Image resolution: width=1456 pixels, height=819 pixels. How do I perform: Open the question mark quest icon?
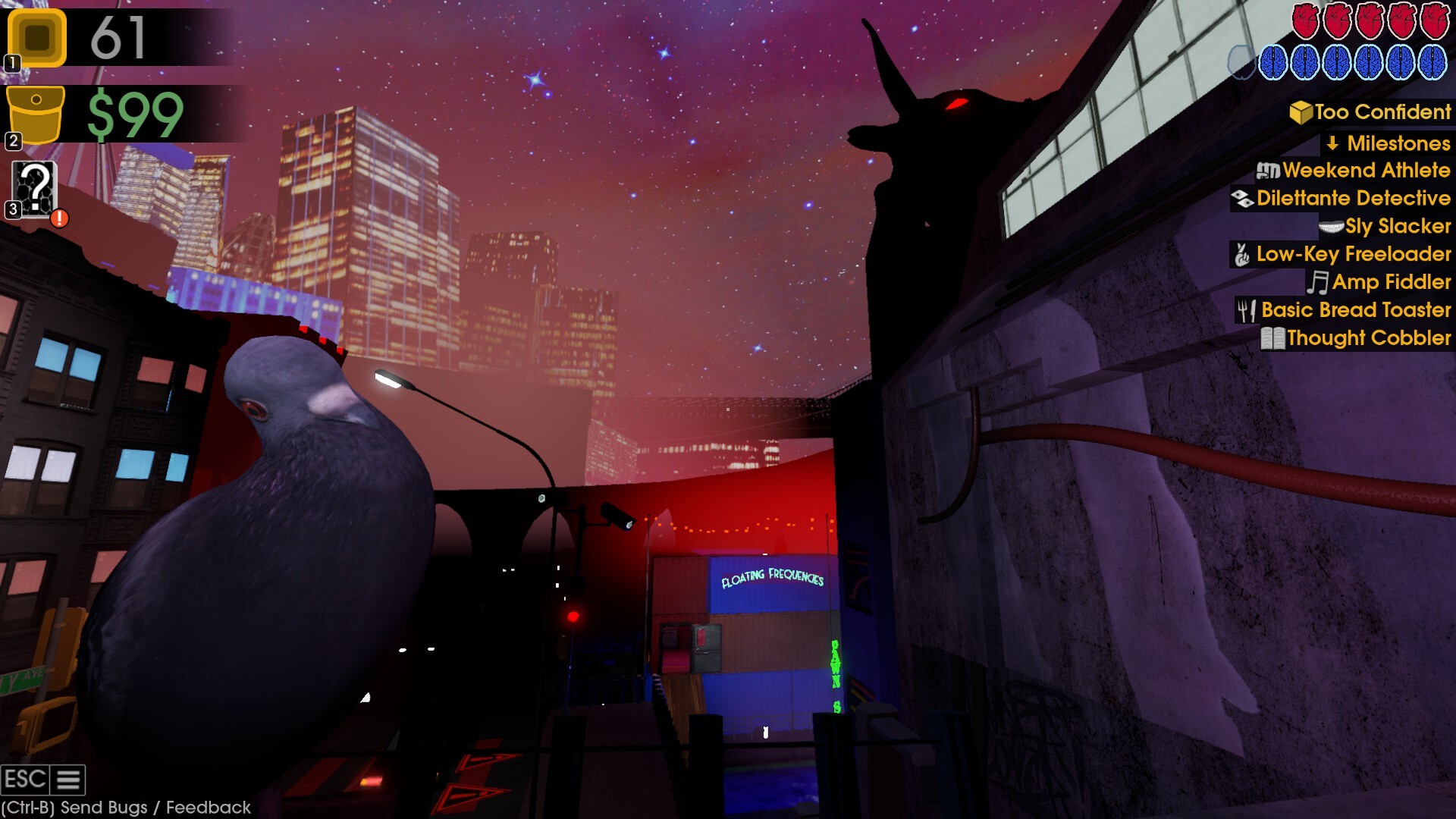(x=35, y=189)
